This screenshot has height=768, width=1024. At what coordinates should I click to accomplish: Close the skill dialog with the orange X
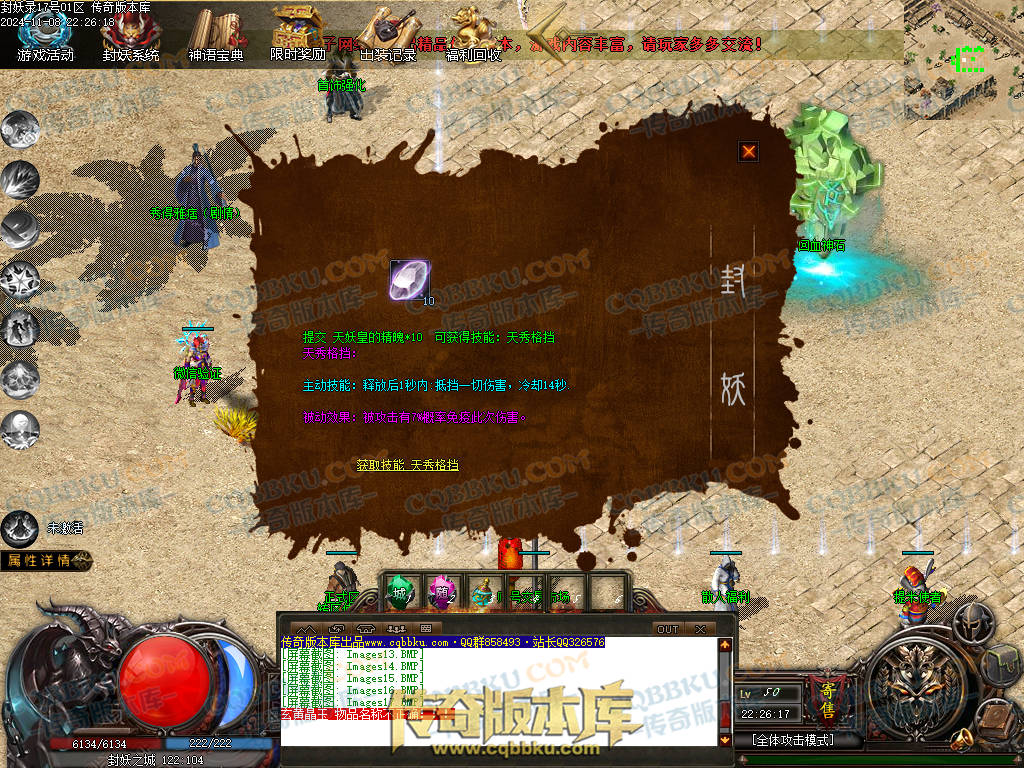pos(748,152)
